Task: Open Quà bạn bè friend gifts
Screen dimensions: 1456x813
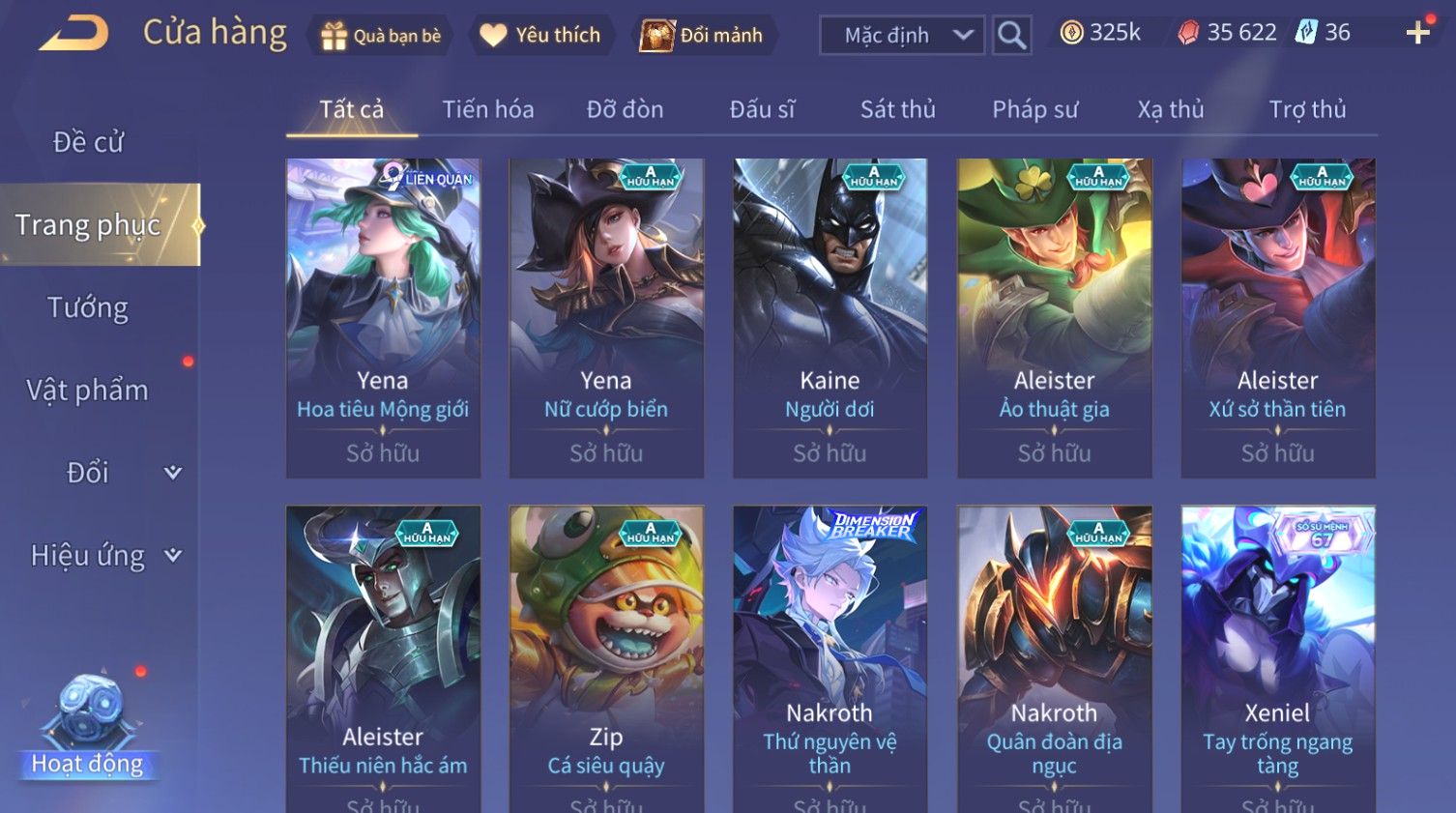Action: pos(380,36)
